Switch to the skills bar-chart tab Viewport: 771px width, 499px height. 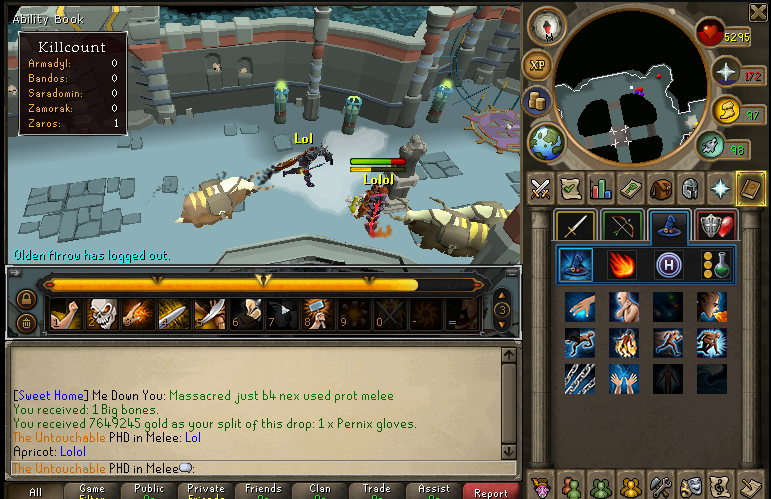600,188
